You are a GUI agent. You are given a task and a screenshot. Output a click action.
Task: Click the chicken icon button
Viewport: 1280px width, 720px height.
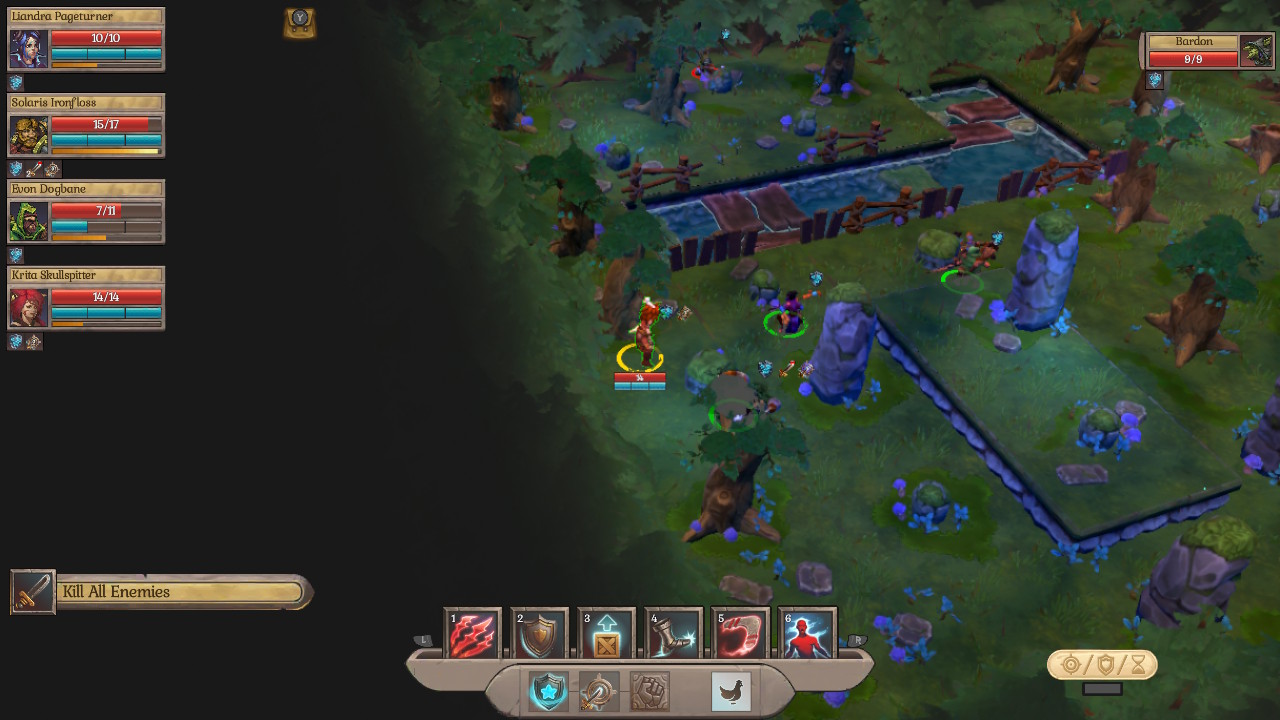(731, 691)
